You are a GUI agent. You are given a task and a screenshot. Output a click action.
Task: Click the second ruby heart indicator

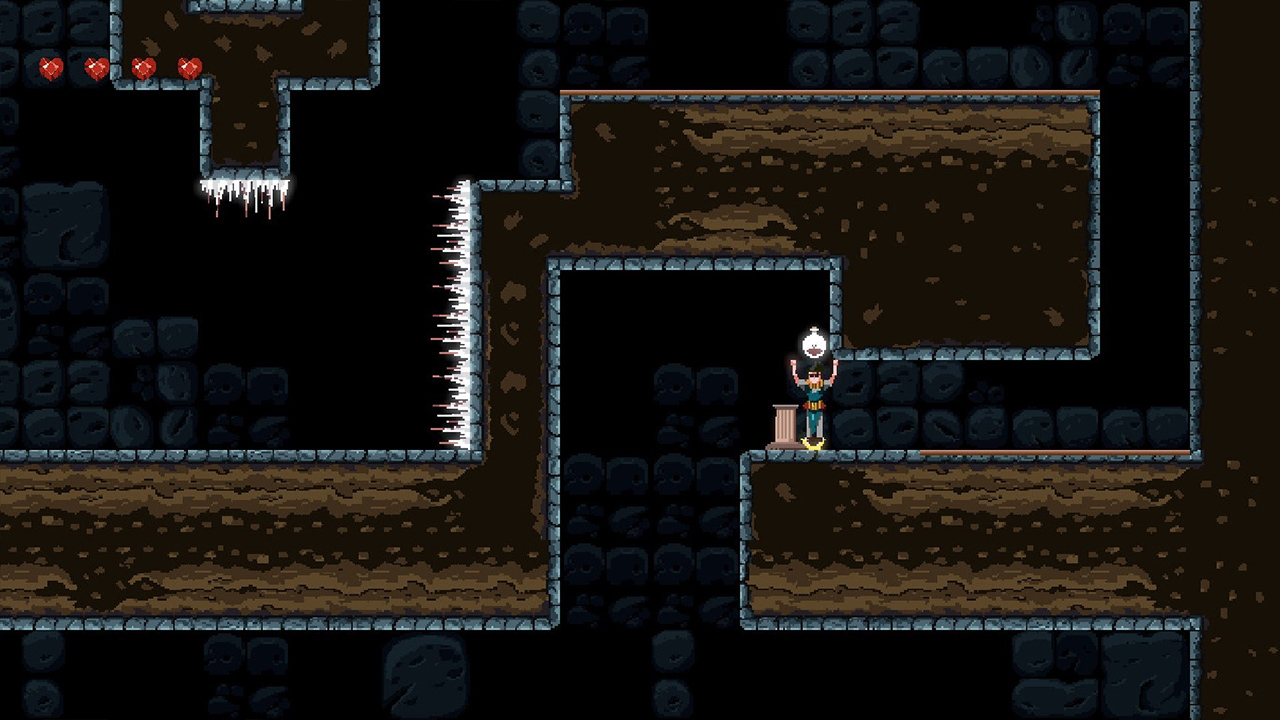(x=96, y=67)
